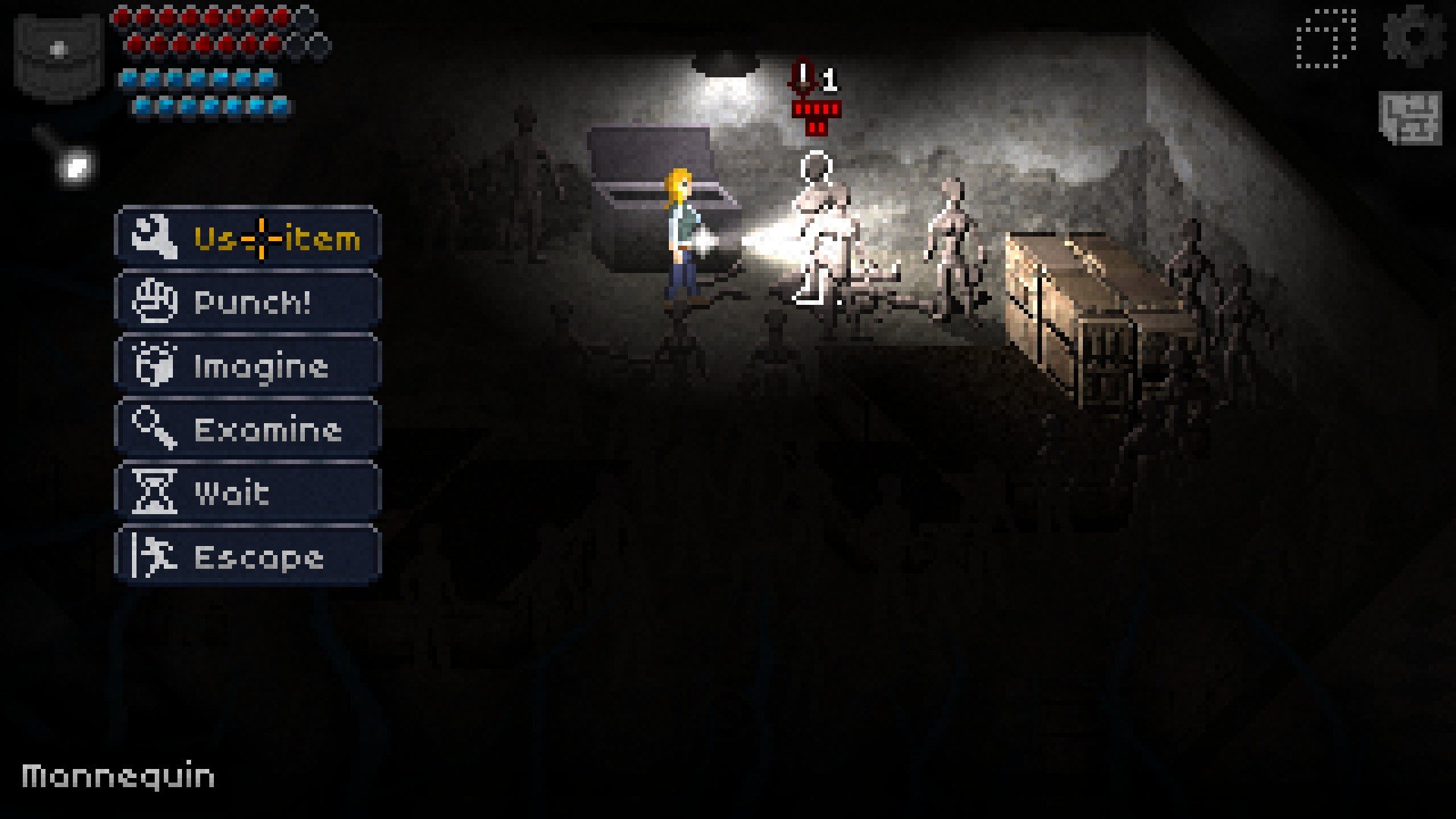Click the dotted square icon
The image size is (1456, 819).
(1326, 39)
